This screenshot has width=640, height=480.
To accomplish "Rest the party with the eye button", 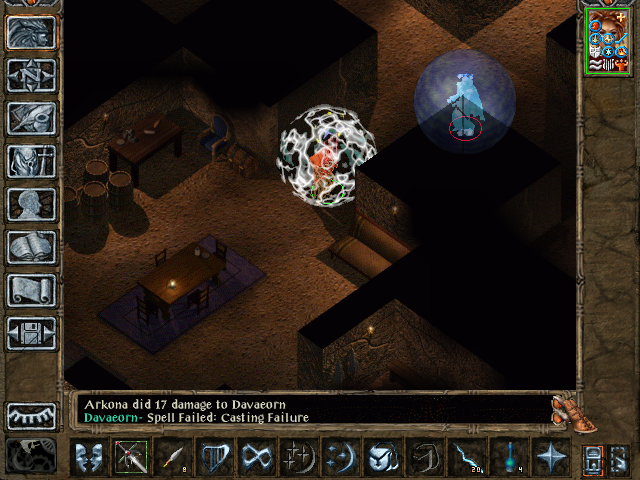I will 31,416.
